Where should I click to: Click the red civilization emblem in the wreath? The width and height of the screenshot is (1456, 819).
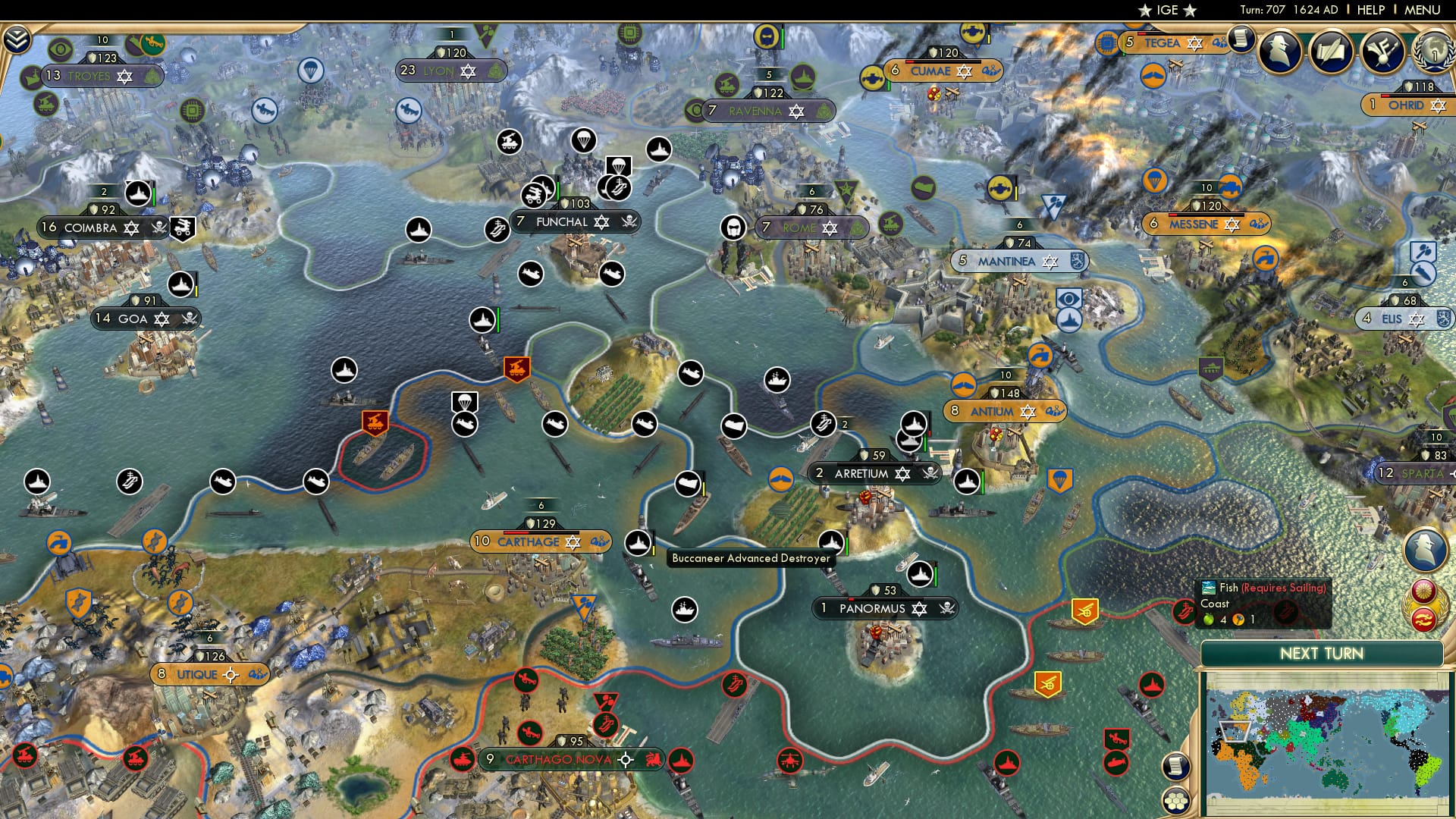click(x=1423, y=620)
